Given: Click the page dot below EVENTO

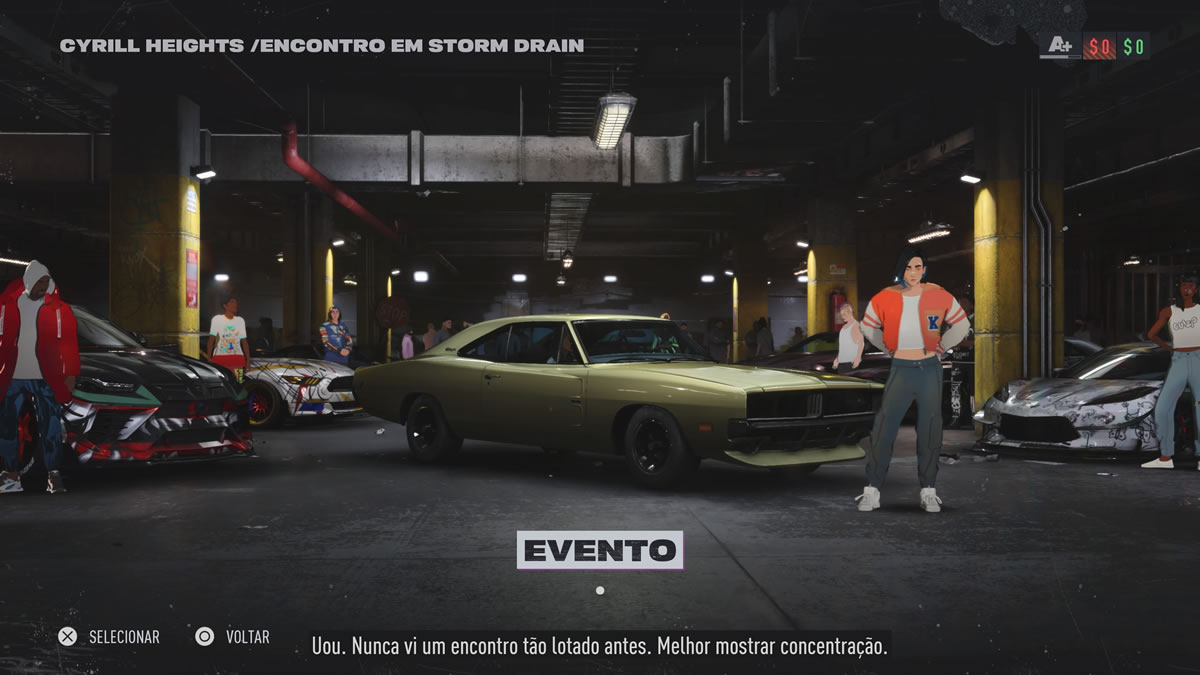Looking at the screenshot, I should [x=599, y=590].
